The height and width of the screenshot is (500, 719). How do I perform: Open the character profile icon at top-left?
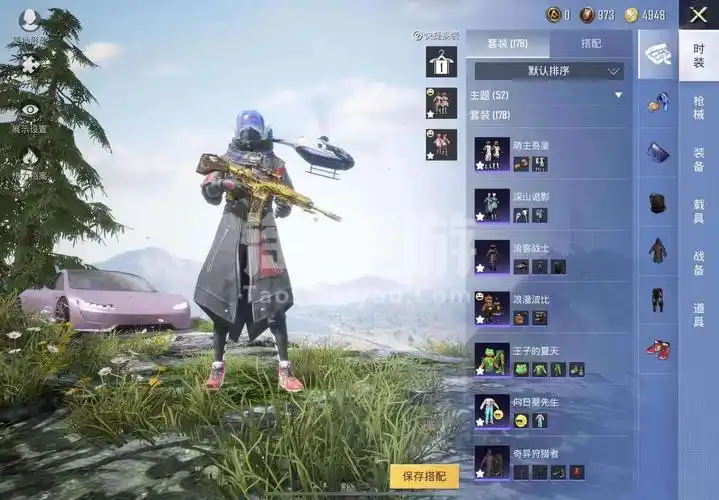(30, 20)
